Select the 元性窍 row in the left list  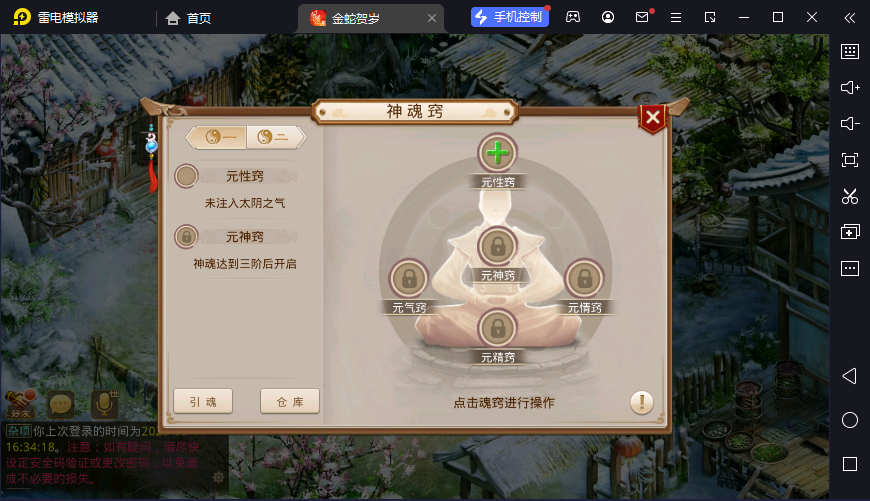click(x=237, y=177)
